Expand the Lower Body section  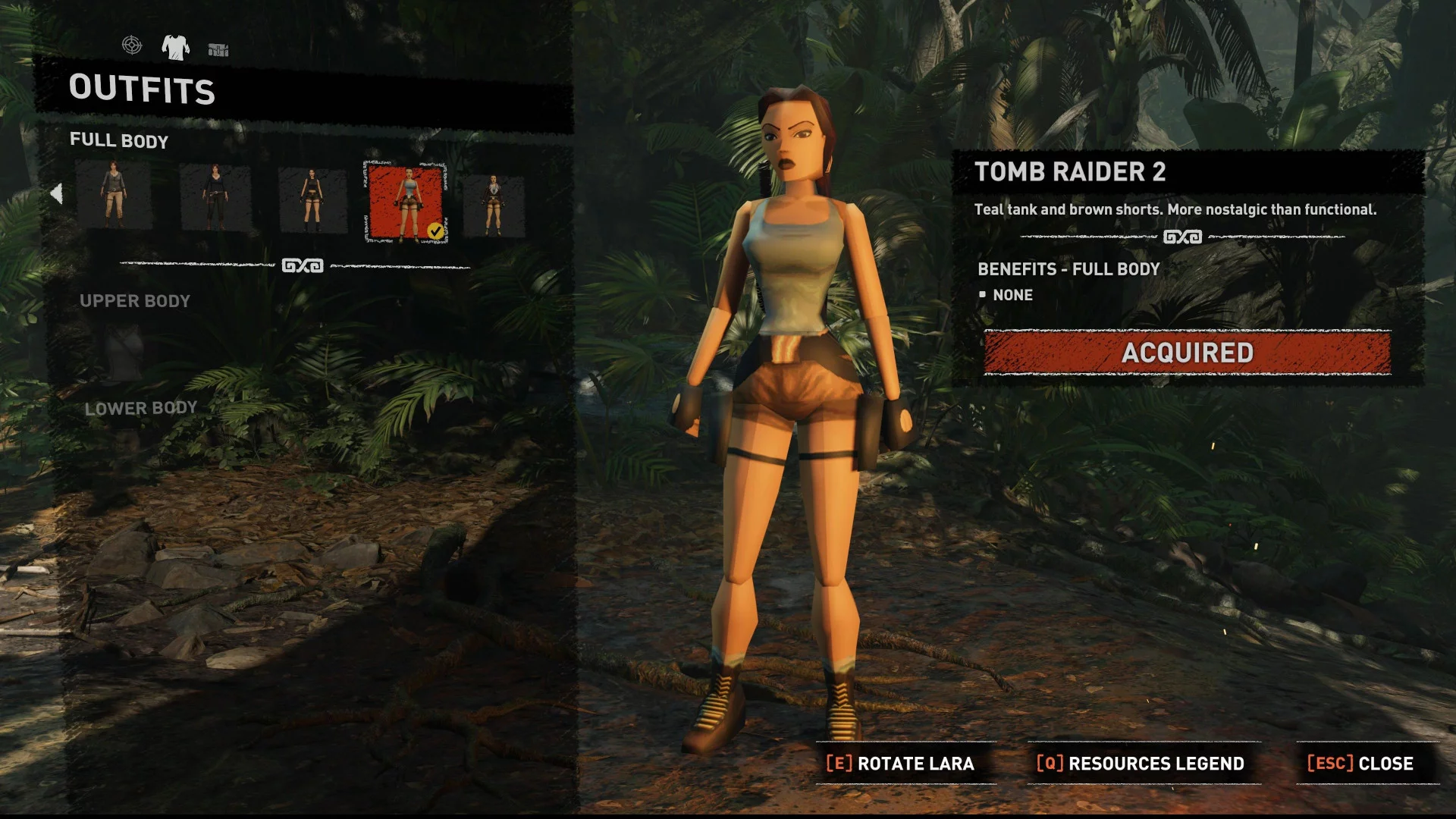click(x=140, y=409)
